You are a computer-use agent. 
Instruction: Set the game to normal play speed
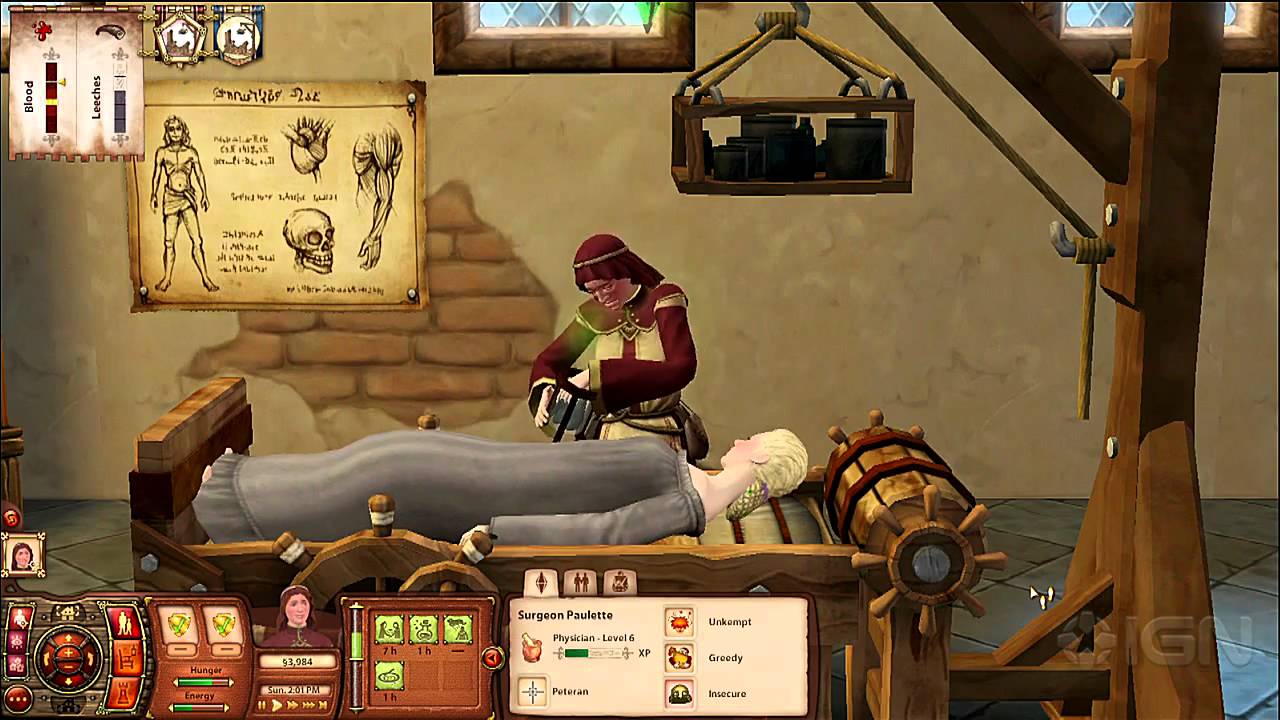pyautogui.click(x=278, y=705)
